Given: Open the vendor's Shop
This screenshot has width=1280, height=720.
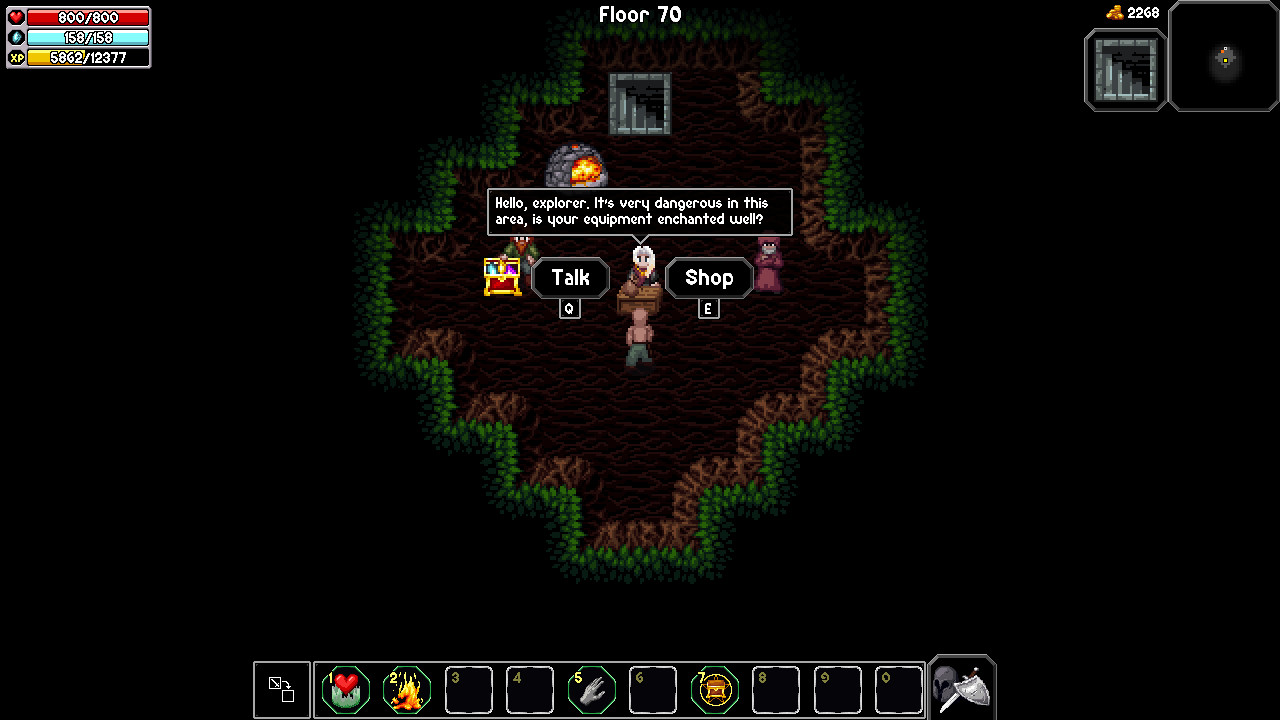Looking at the screenshot, I should (708, 278).
